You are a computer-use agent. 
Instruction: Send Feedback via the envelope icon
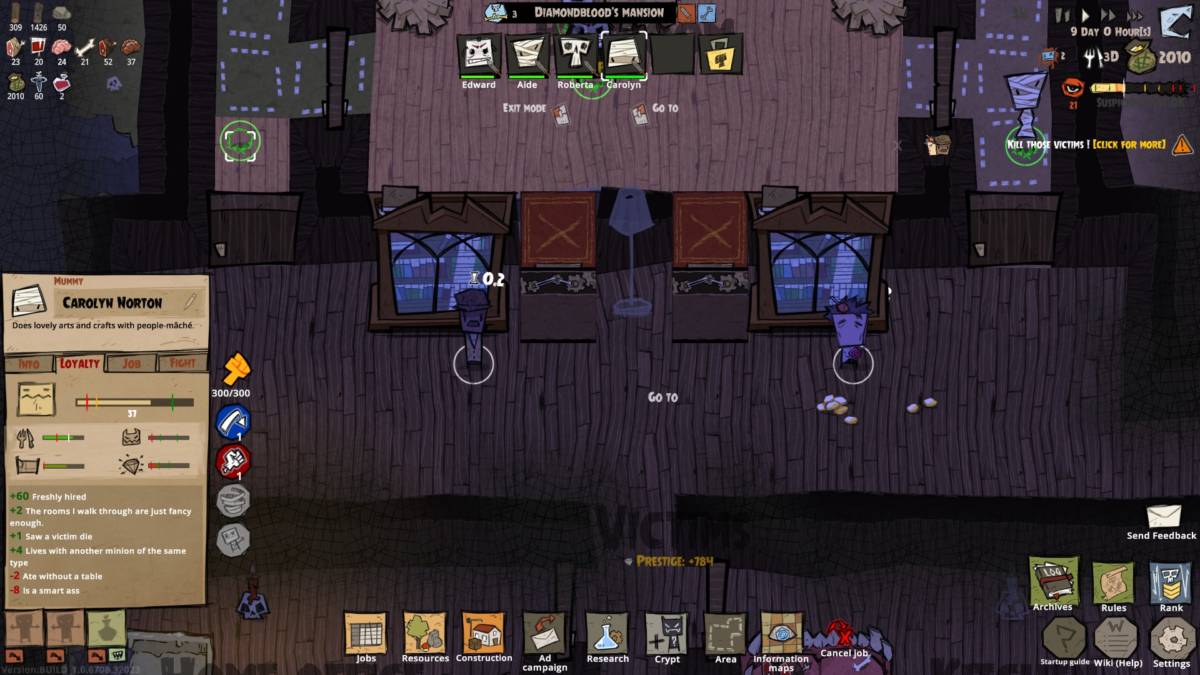click(x=1163, y=516)
